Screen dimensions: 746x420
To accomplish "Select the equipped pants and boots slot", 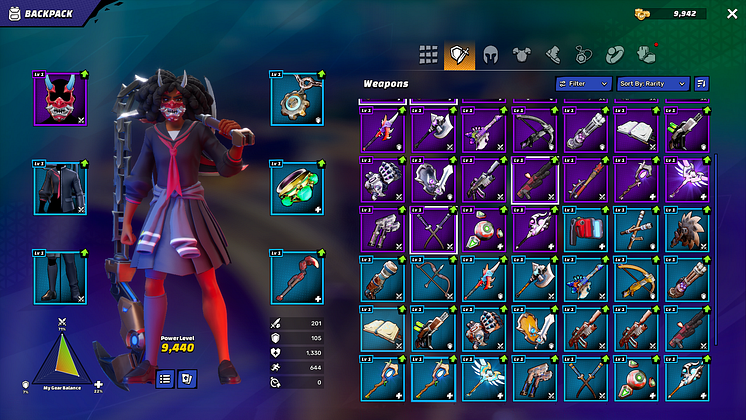I will (x=60, y=277).
